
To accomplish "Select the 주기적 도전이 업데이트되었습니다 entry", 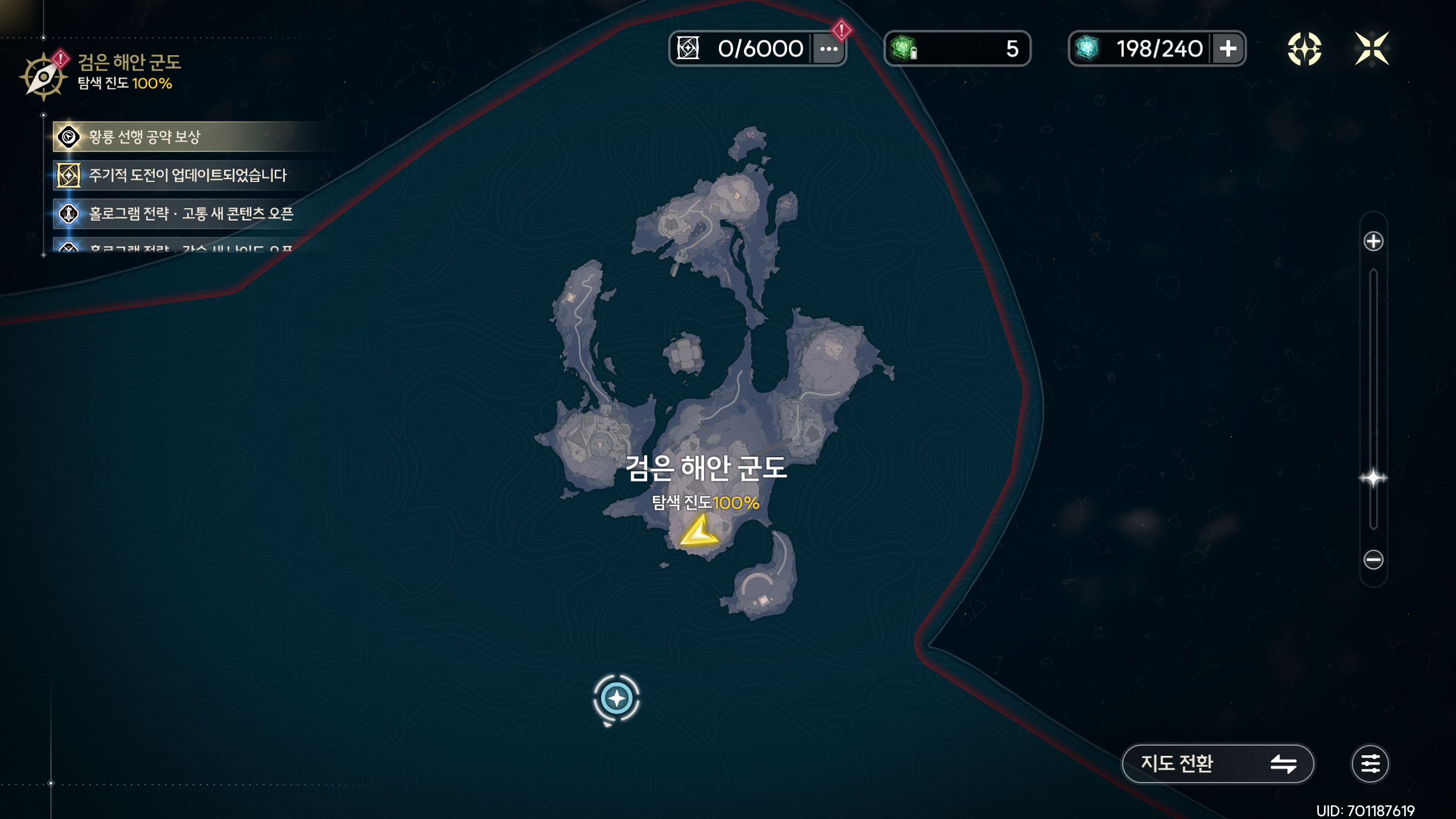I will (188, 175).
